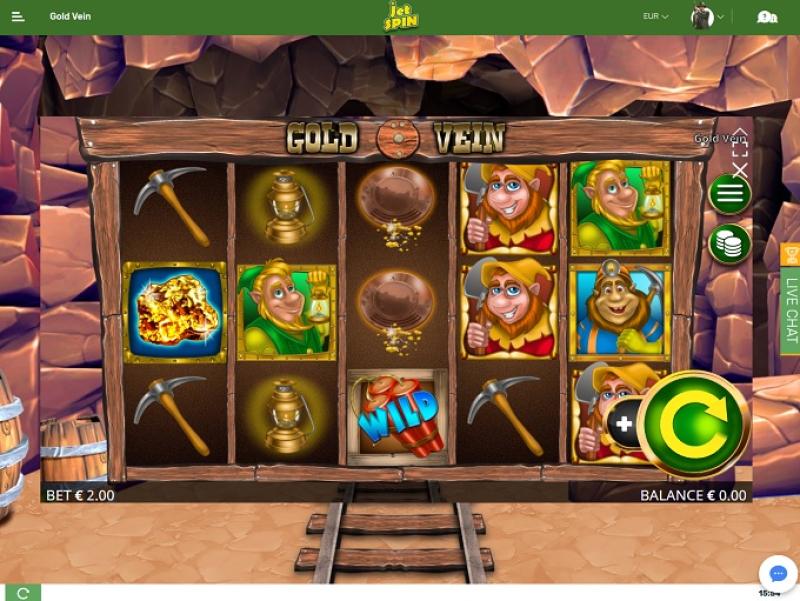Image resolution: width=800 pixels, height=601 pixels.
Task: Open the plus button beside the spin control
Action: coord(624,424)
